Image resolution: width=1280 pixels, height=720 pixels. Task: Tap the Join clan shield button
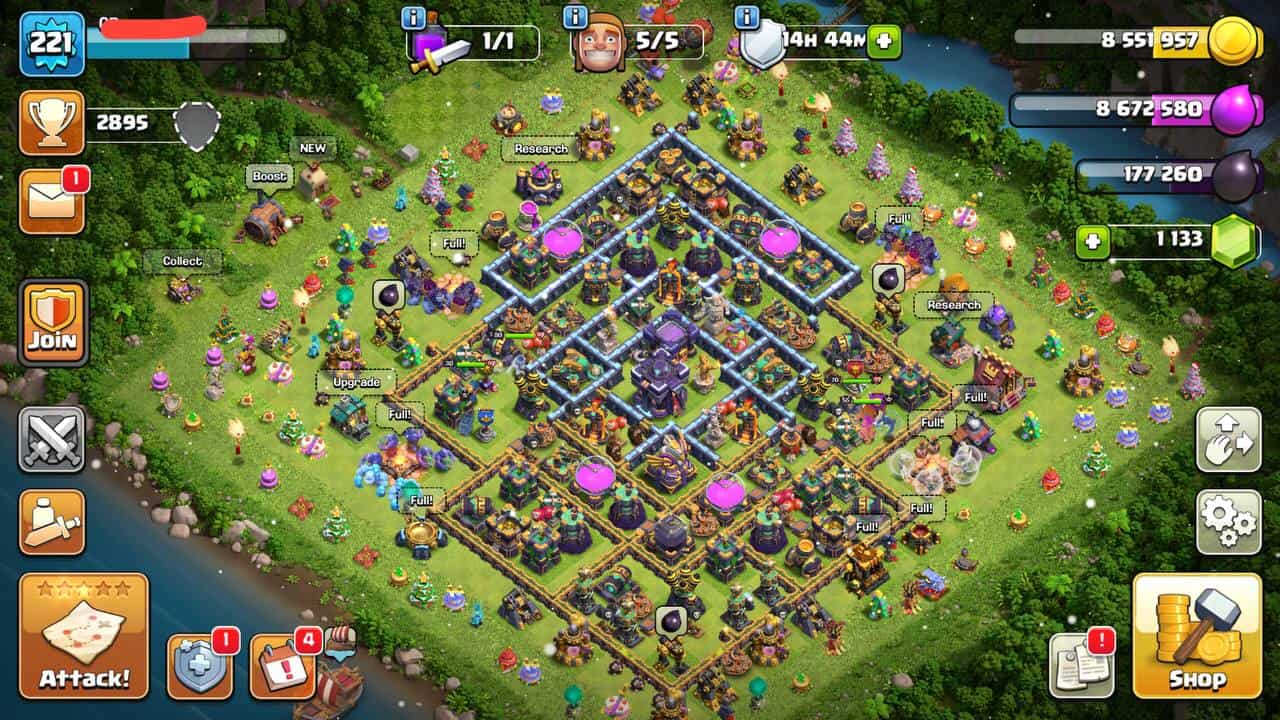tap(53, 323)
